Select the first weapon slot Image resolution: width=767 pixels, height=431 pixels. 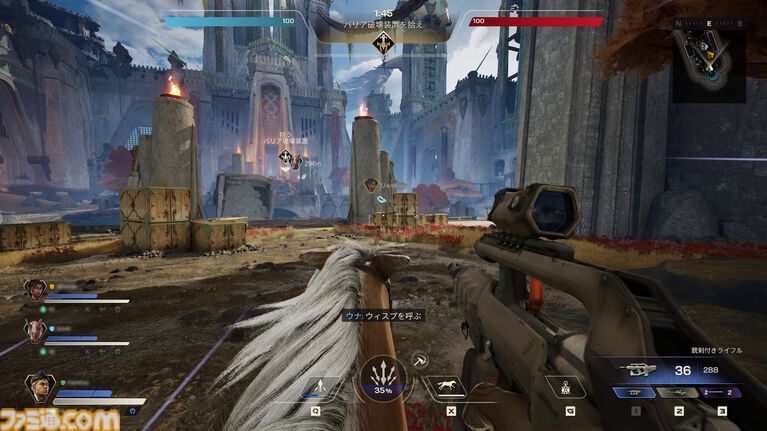[x=635, y=393]
